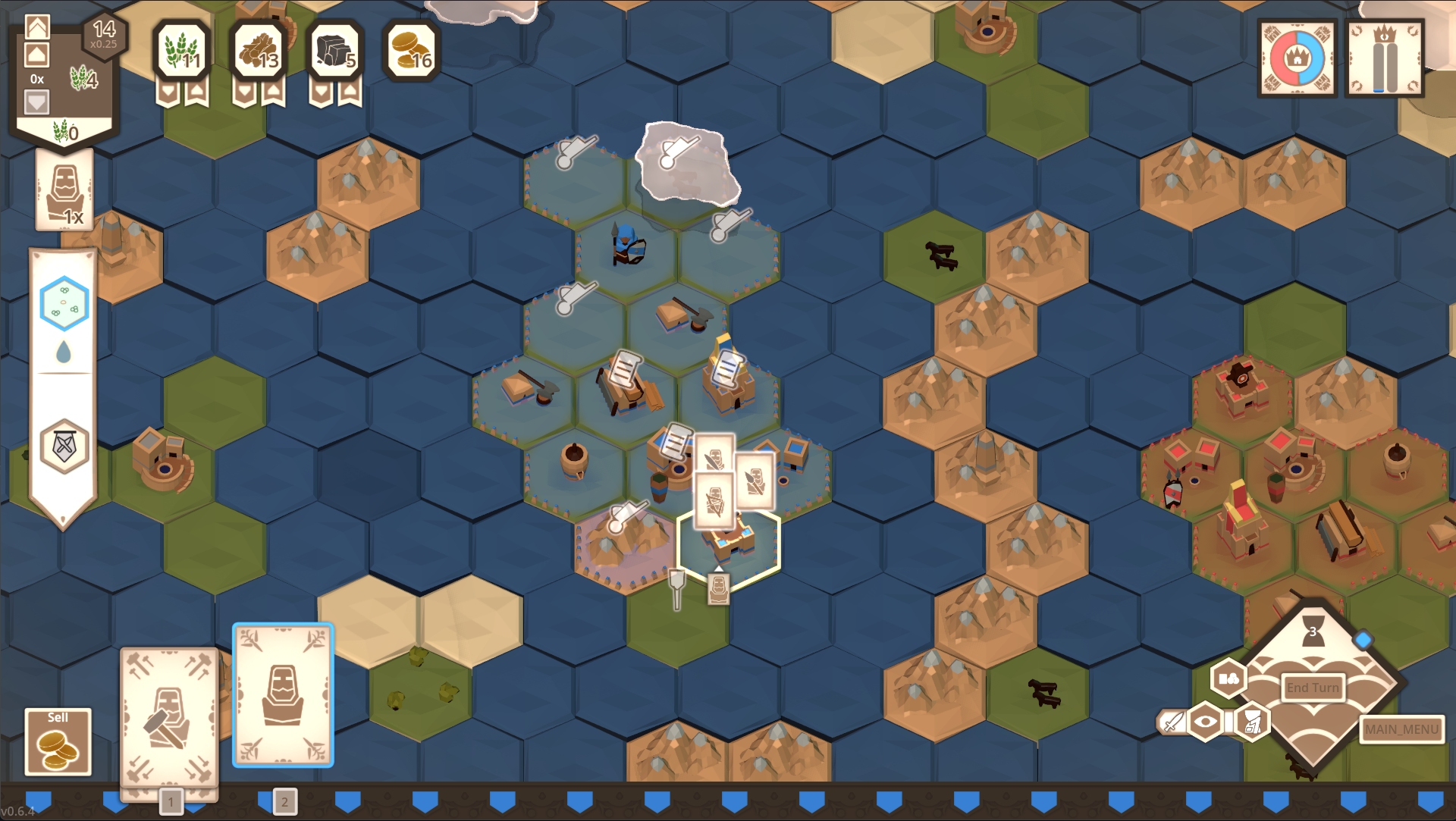Viewport: 1456px width, 821px height.
Task: Toggle the eye visibility hexagon button
Action: [1205, 721]
